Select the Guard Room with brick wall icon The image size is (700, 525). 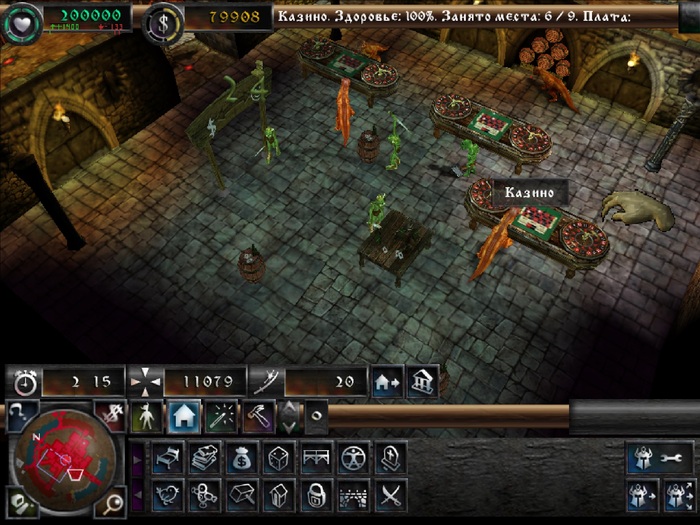click(x=353, y=494)
